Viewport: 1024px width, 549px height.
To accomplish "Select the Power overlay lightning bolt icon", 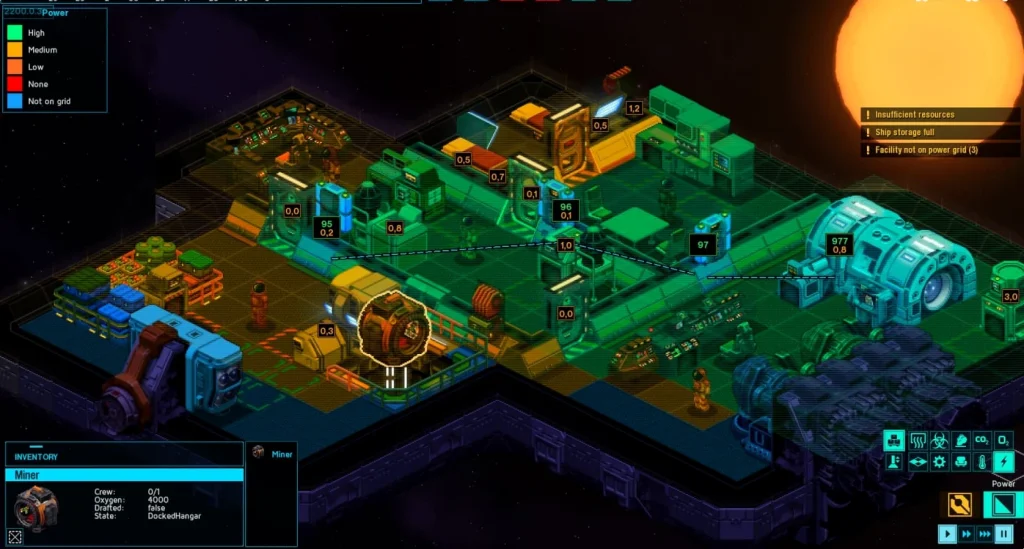I will tap(1003, 462).
